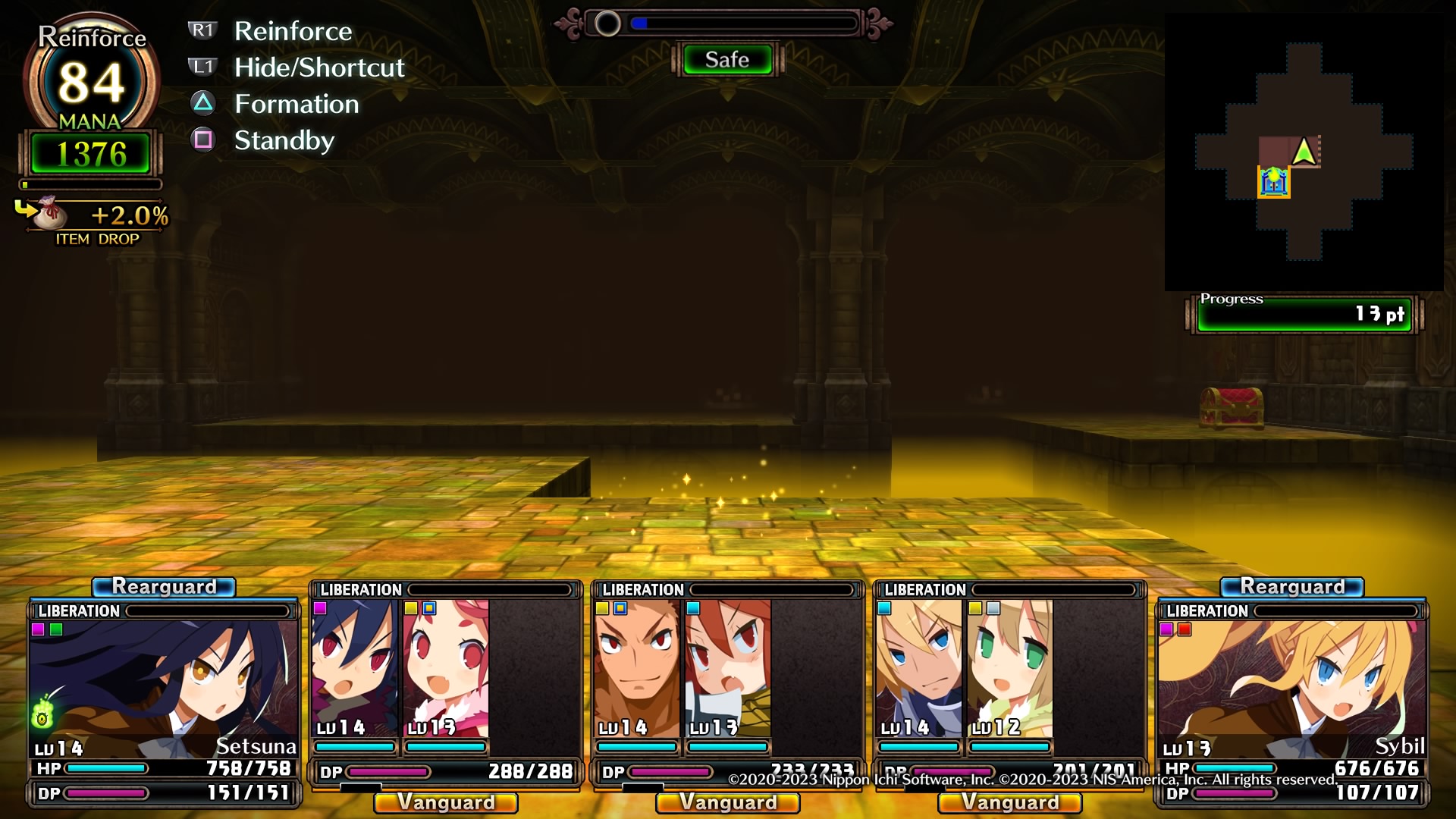Click the Safe status indicator
Viewport: 1456px width, 819px height.
click(727, 60)
